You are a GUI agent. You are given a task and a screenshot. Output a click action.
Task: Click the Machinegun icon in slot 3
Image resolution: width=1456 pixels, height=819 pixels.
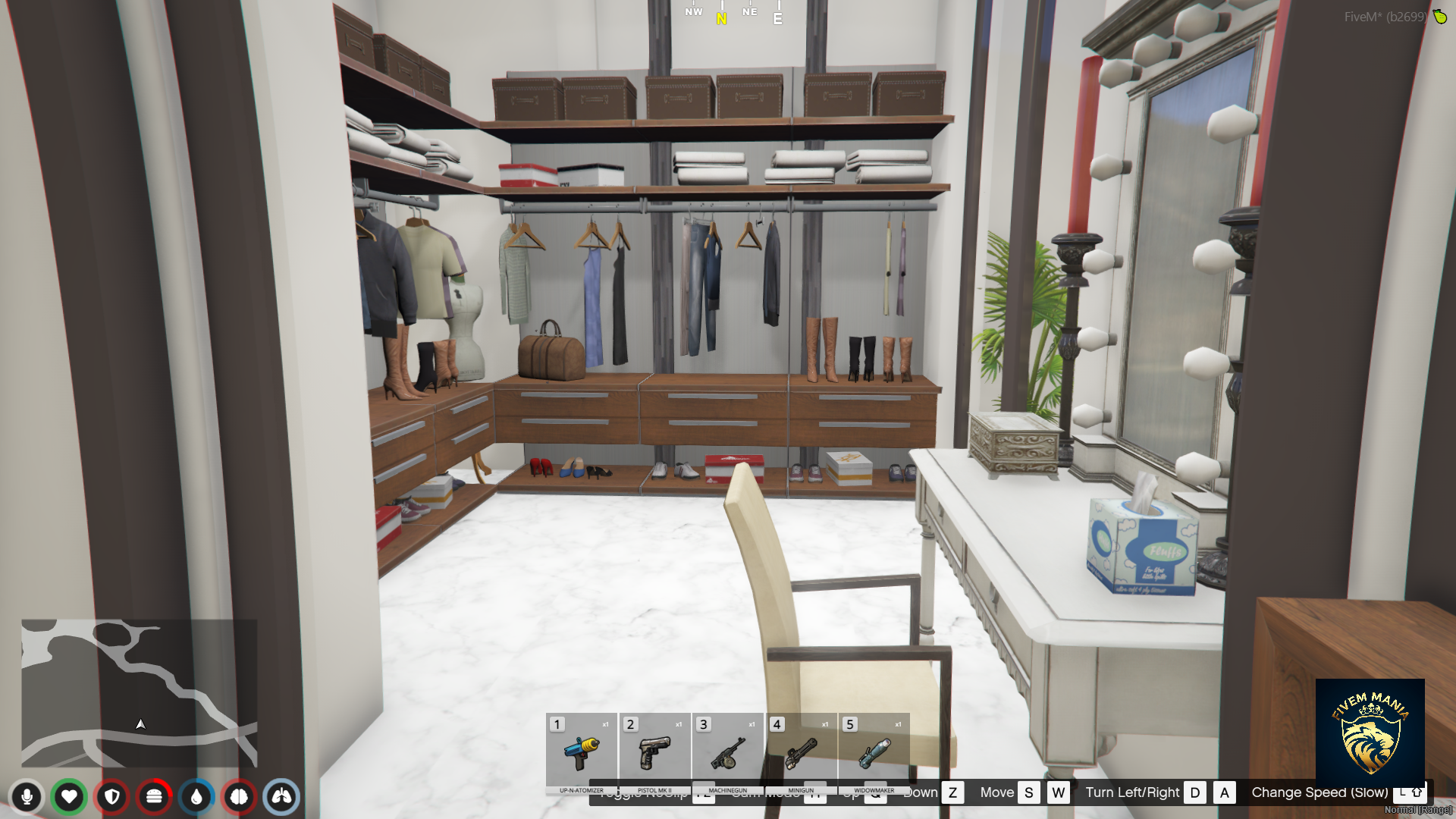click(x=728, y=755)
